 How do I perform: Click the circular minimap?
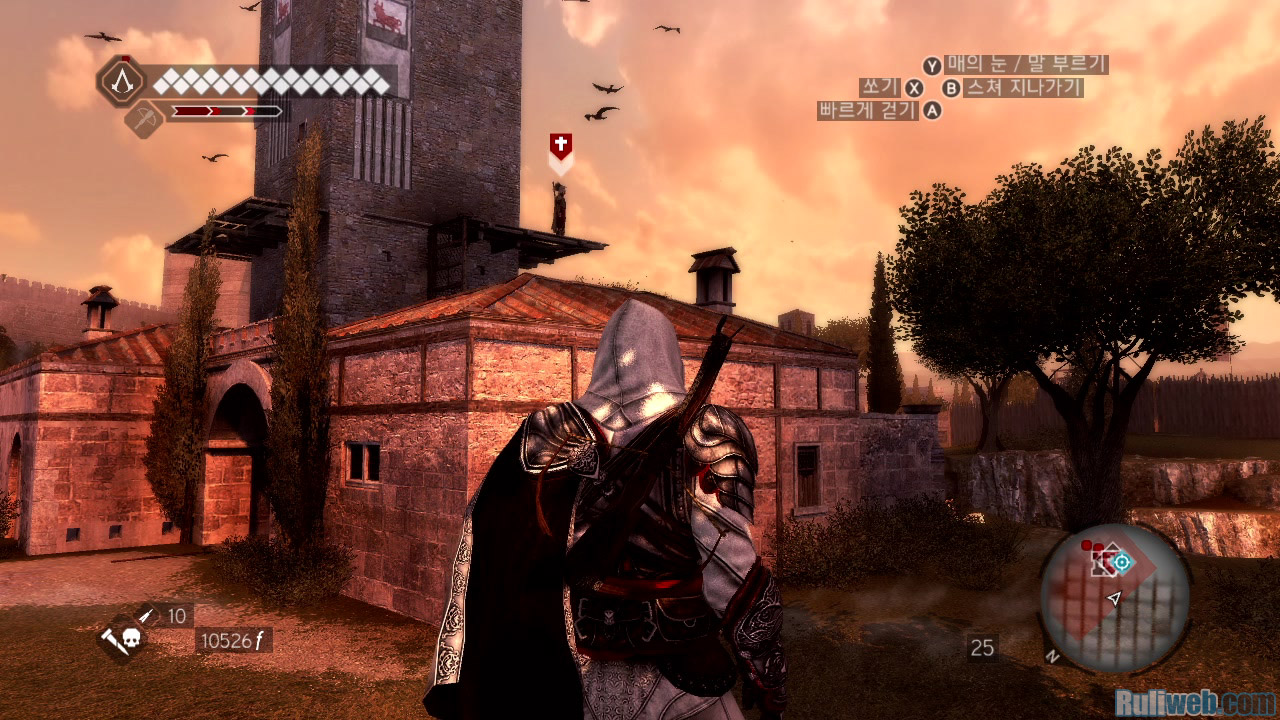click(1115, 598)
